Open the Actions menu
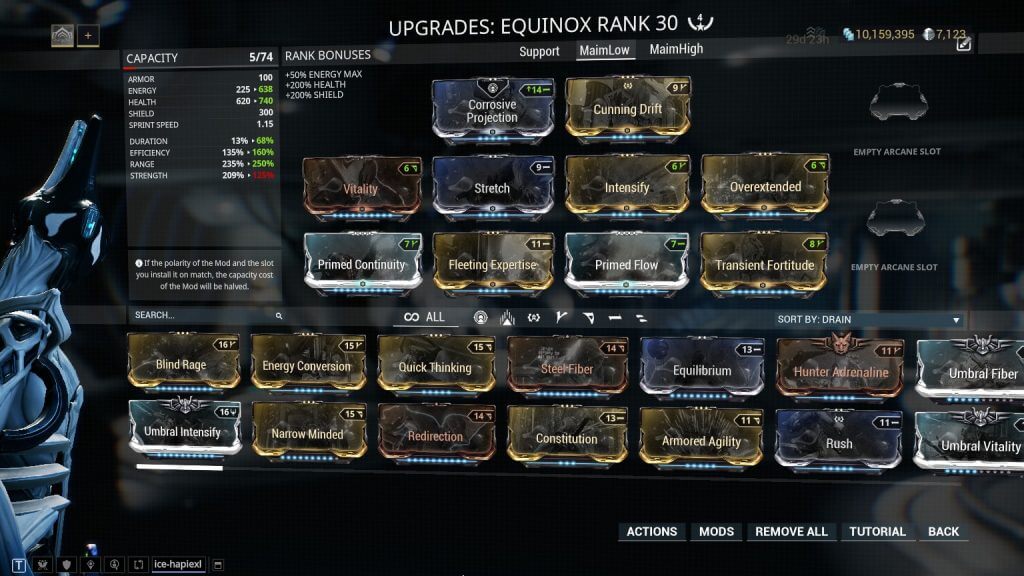The height and width of the screenshot is (576, 1024). (x=651, y=532)
